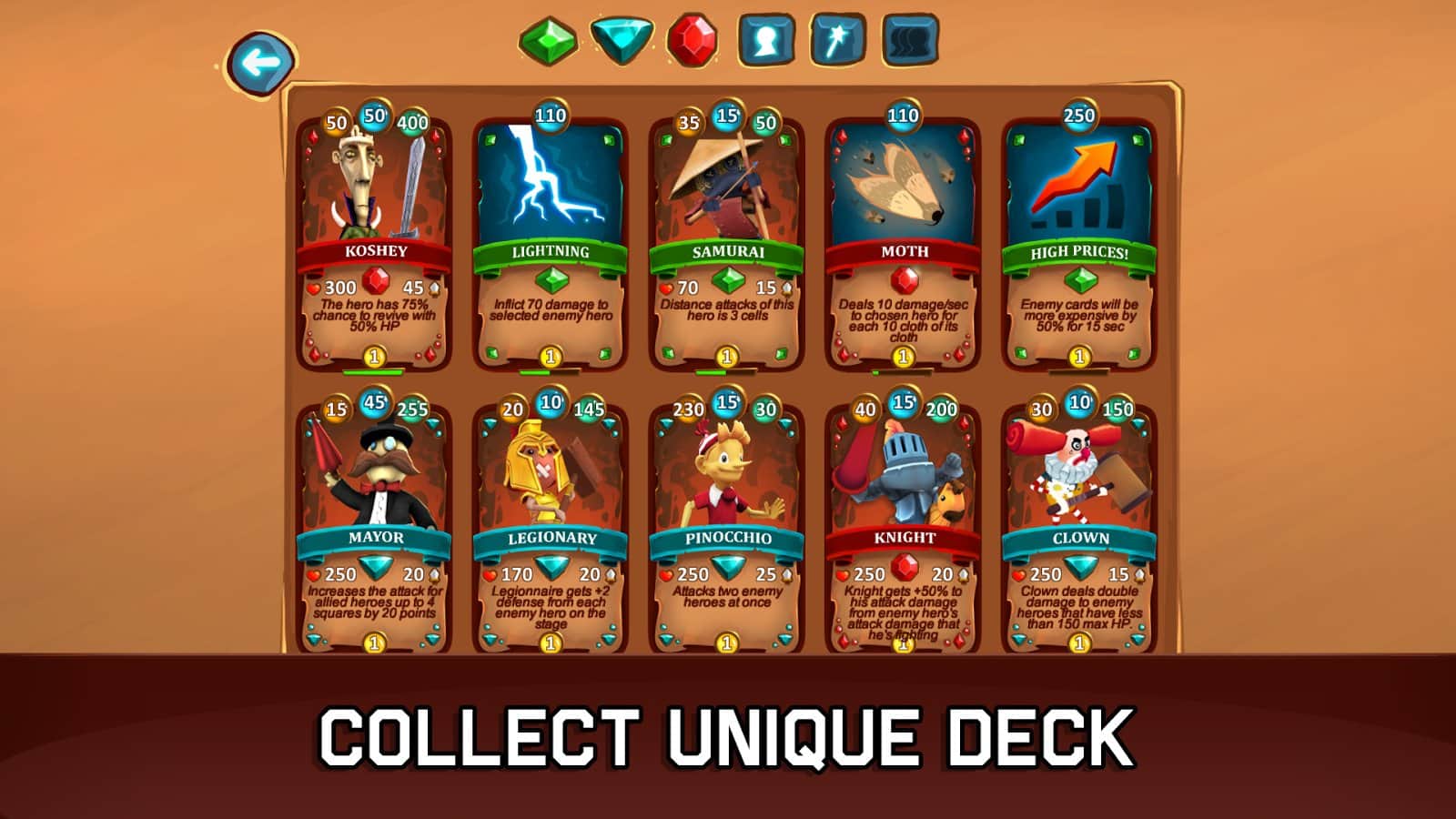The image size is (1456, 819).
Task: Open the Mayor card
Action: (x=374, y=528)
